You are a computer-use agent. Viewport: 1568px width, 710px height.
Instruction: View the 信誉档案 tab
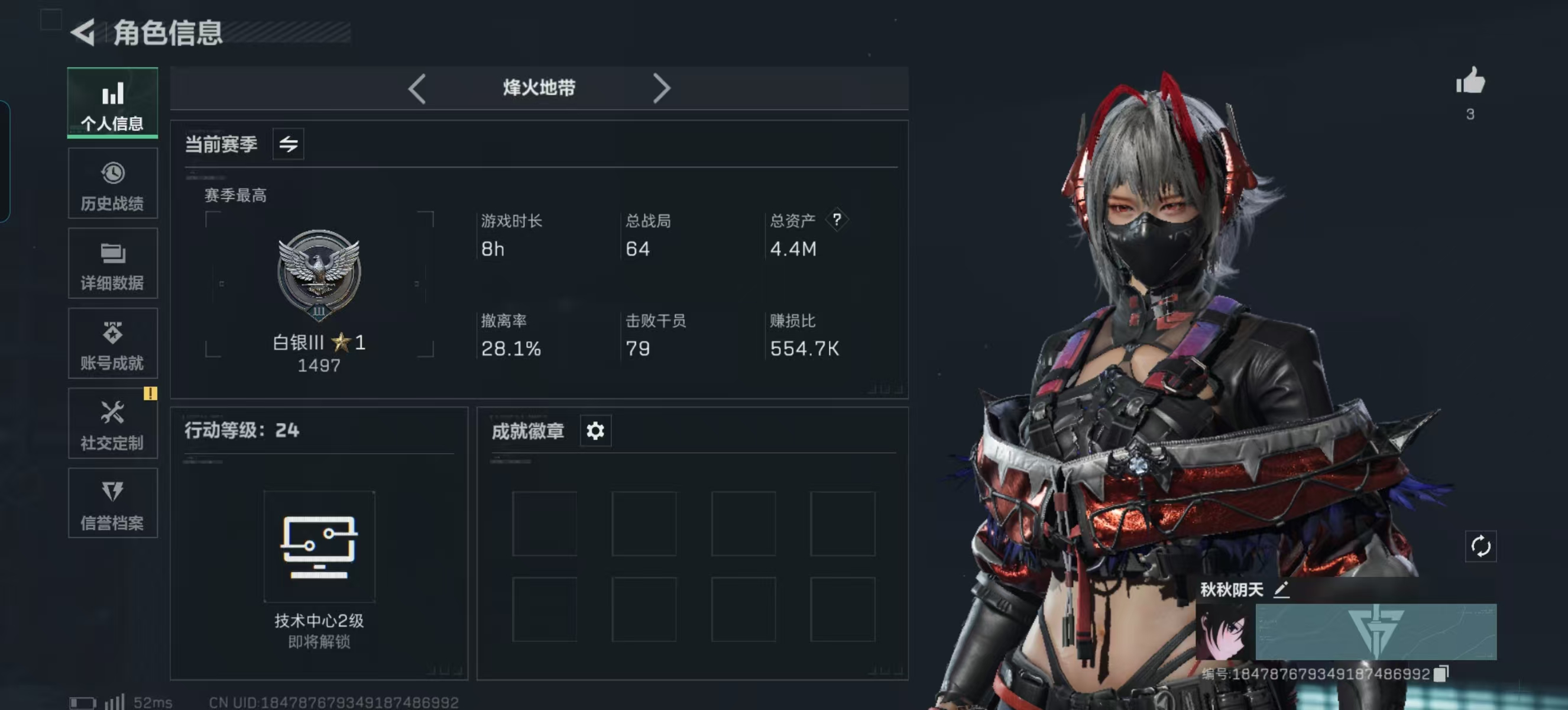coord(112,504)
